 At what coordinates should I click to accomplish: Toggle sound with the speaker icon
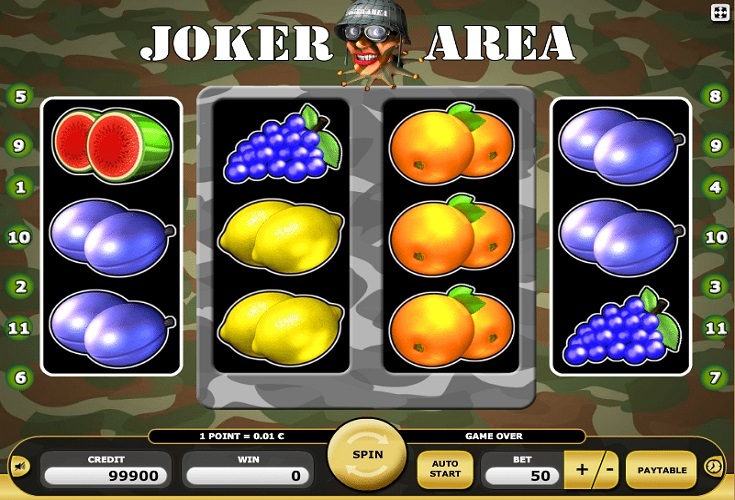(18, 467)
